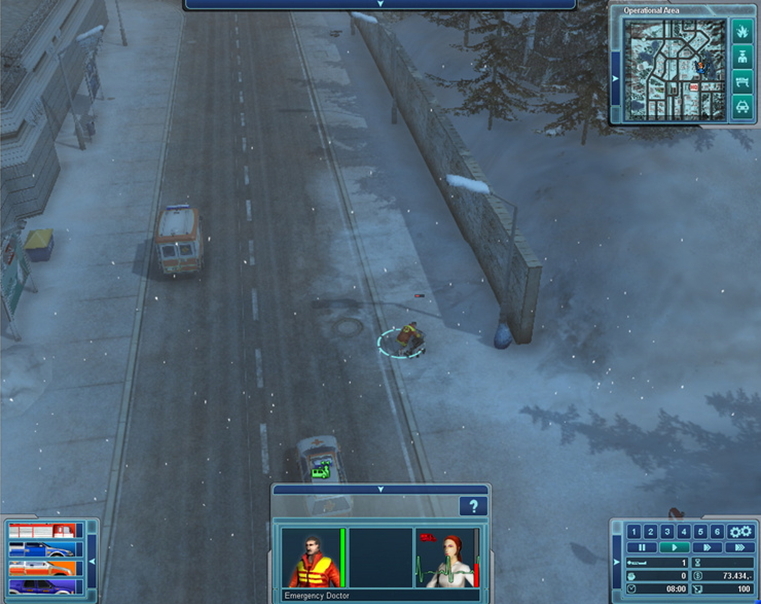
Task: Choose the blue and white police vehicle in the list
Action: click(42, 549)
